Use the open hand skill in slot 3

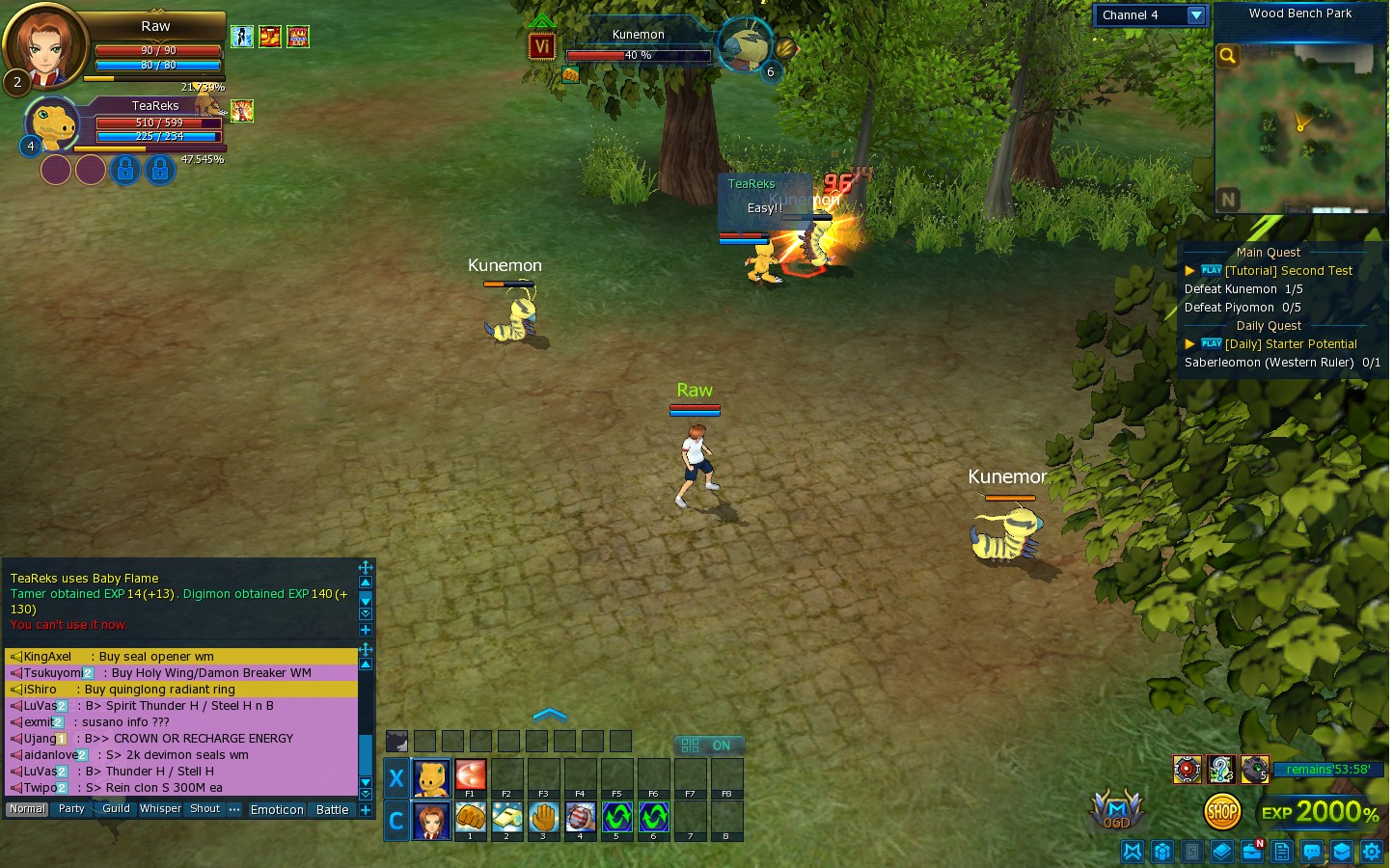tap(543, 818)
